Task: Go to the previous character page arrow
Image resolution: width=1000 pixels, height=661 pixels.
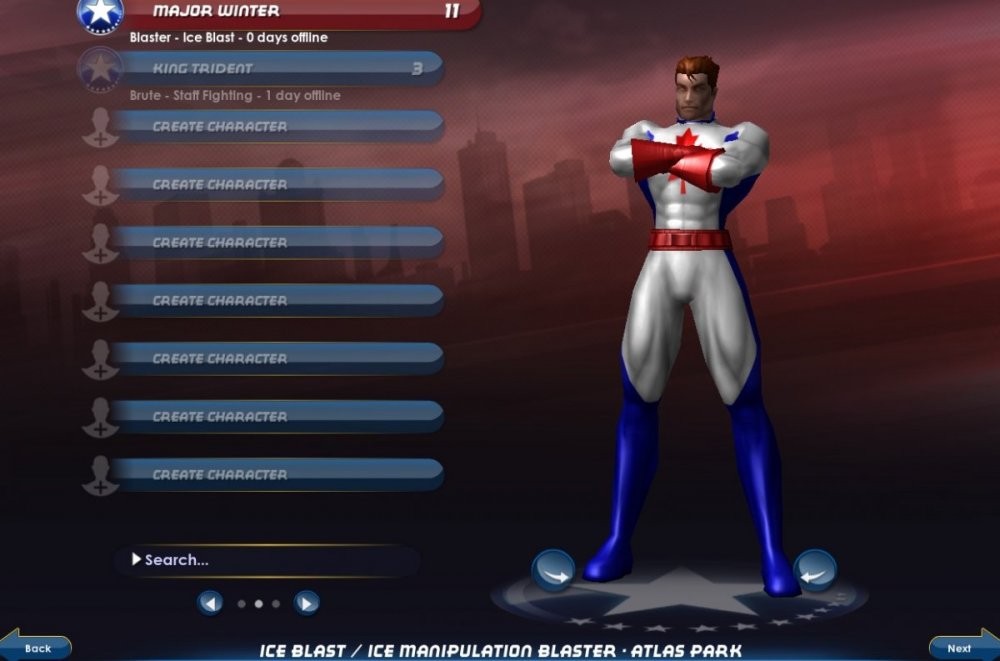Action: coord(210,603)
